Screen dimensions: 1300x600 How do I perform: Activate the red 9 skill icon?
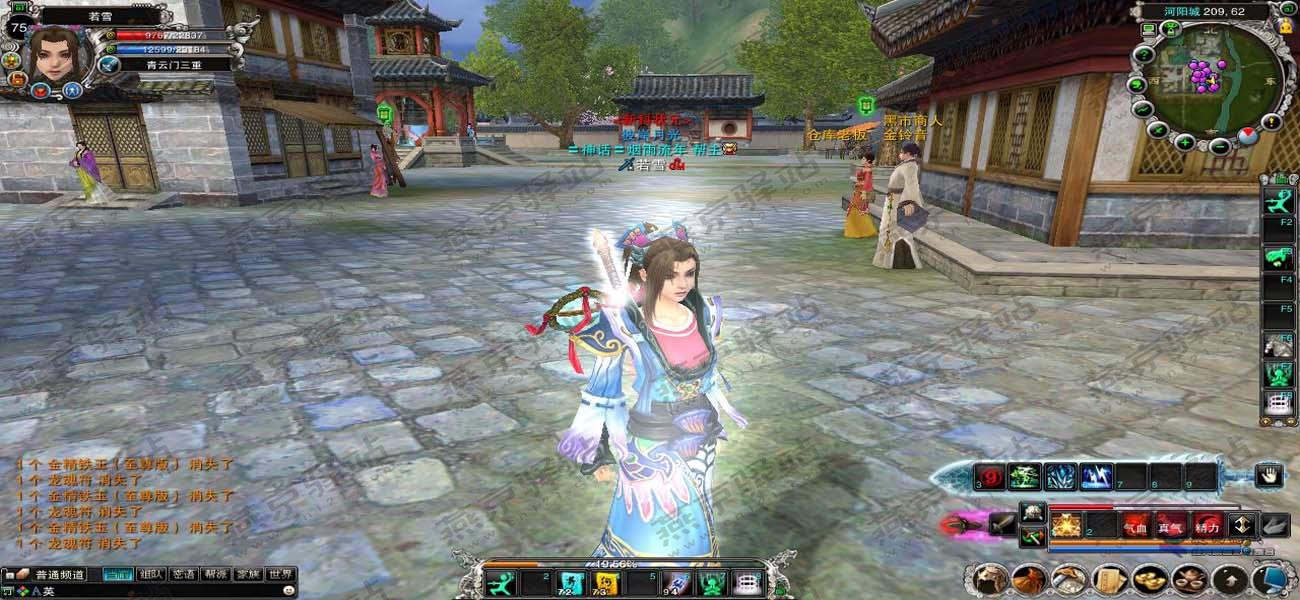coord(991,477)
